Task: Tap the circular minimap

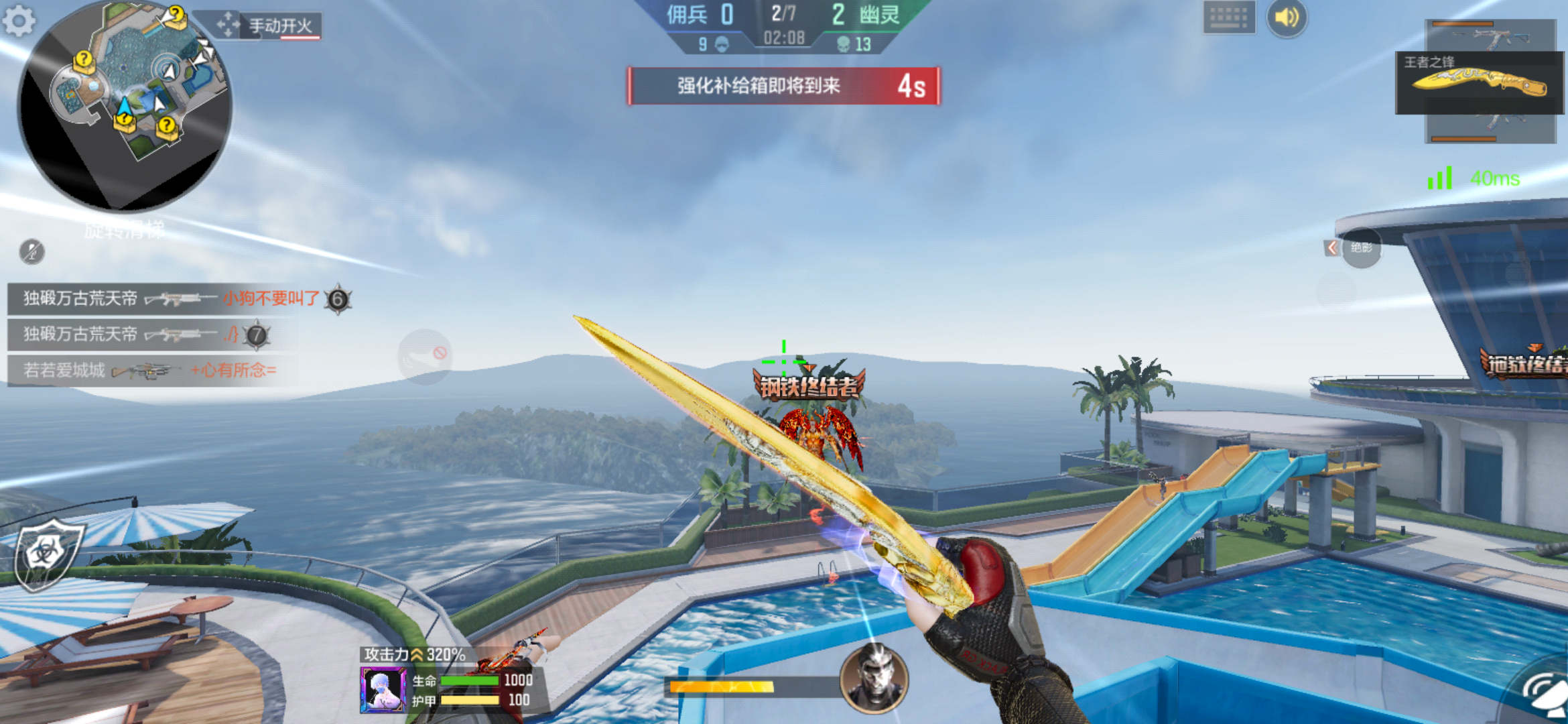Action: click(x=125, y=104)
